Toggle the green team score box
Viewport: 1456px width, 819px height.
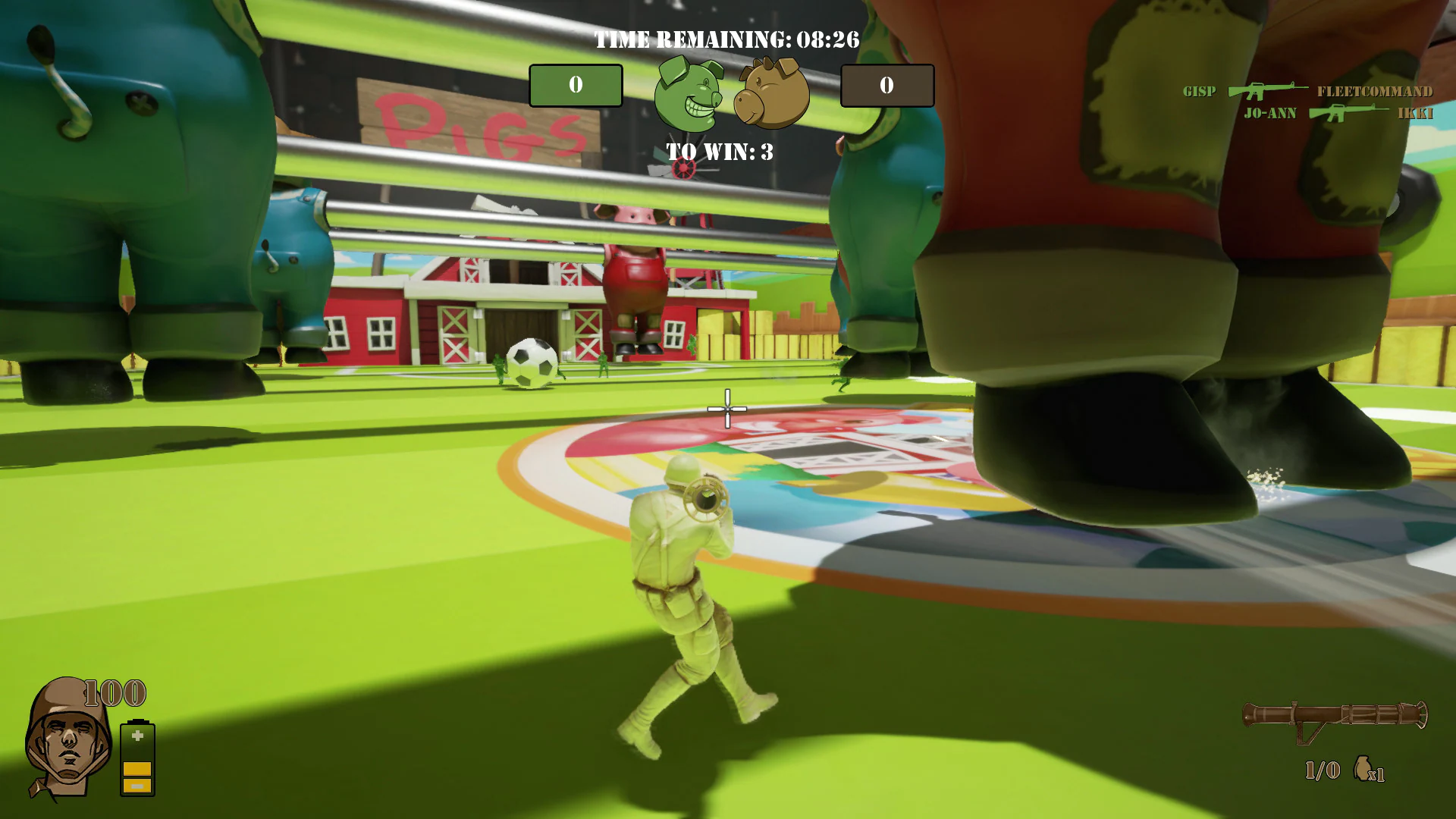576,85
